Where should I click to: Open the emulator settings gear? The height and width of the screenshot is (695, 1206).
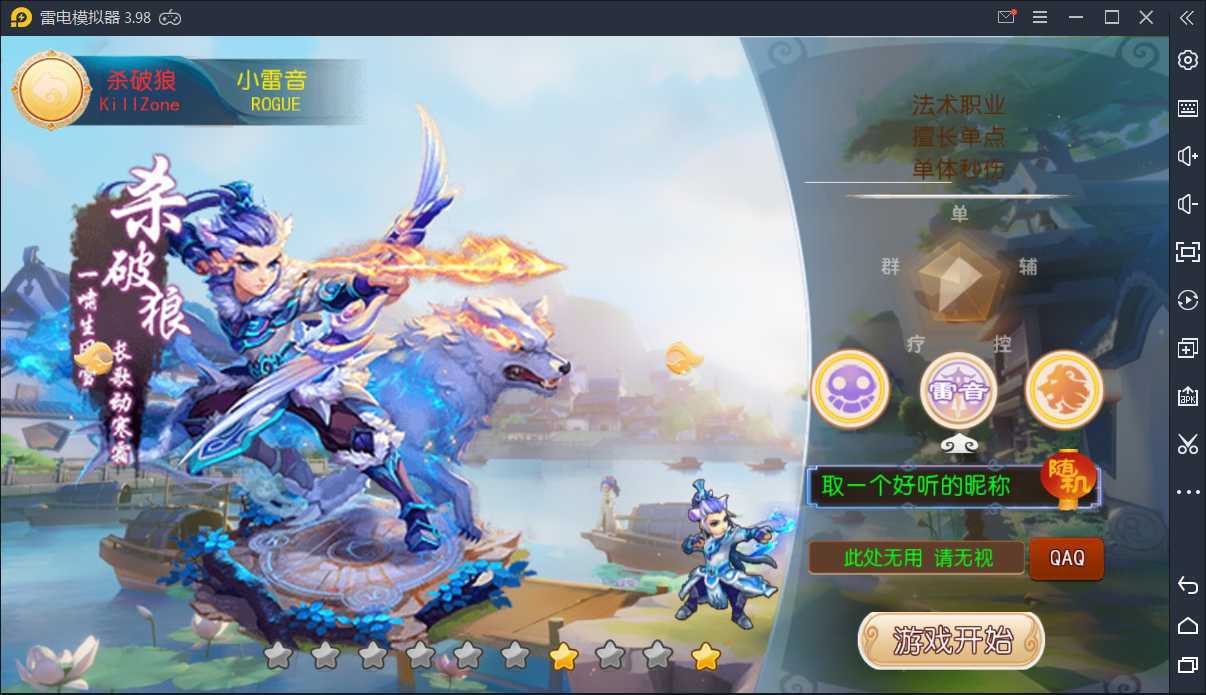(x=1188, y=60)
